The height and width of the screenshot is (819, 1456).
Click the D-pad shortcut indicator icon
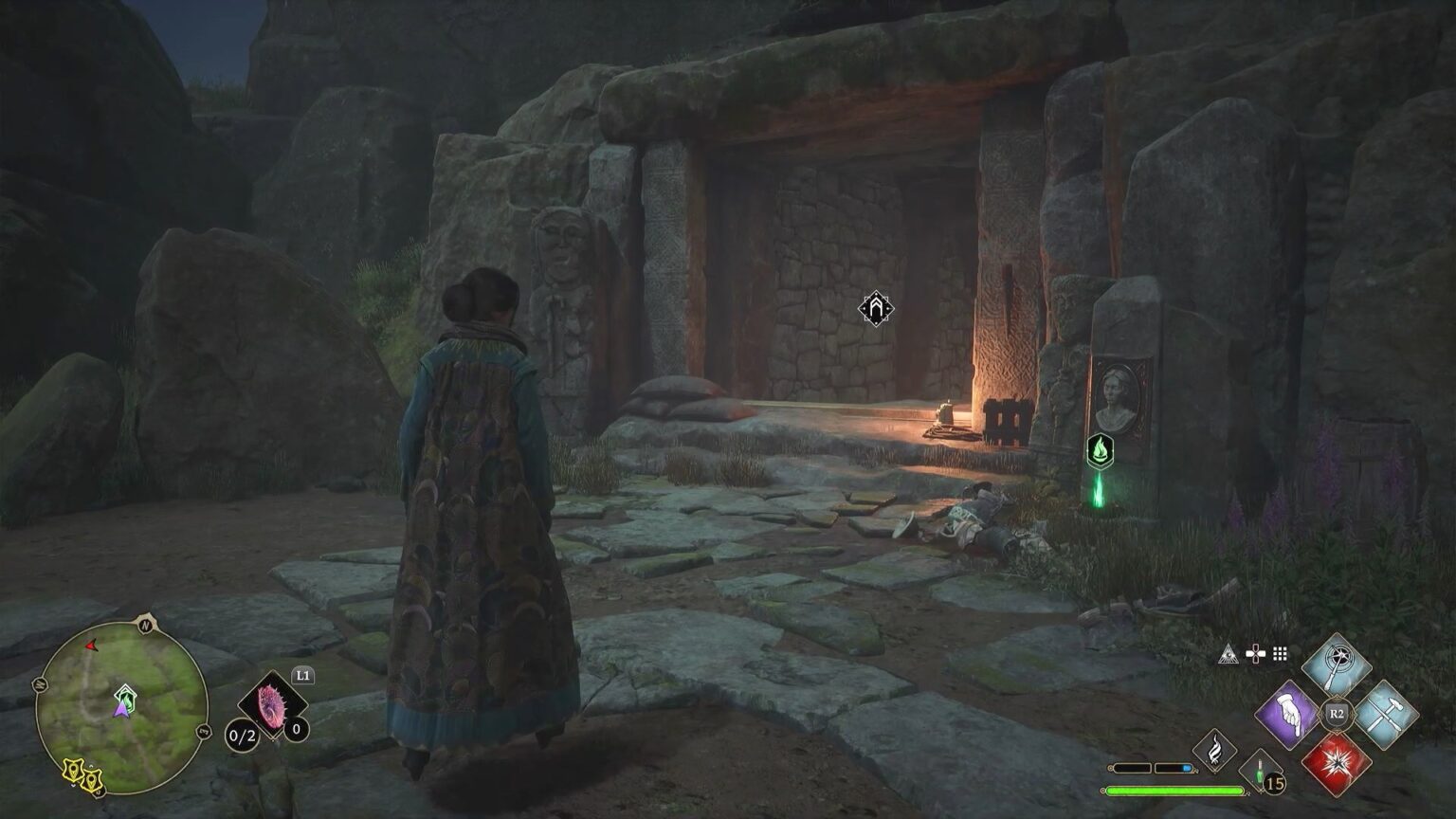[x=1256, y=652]
